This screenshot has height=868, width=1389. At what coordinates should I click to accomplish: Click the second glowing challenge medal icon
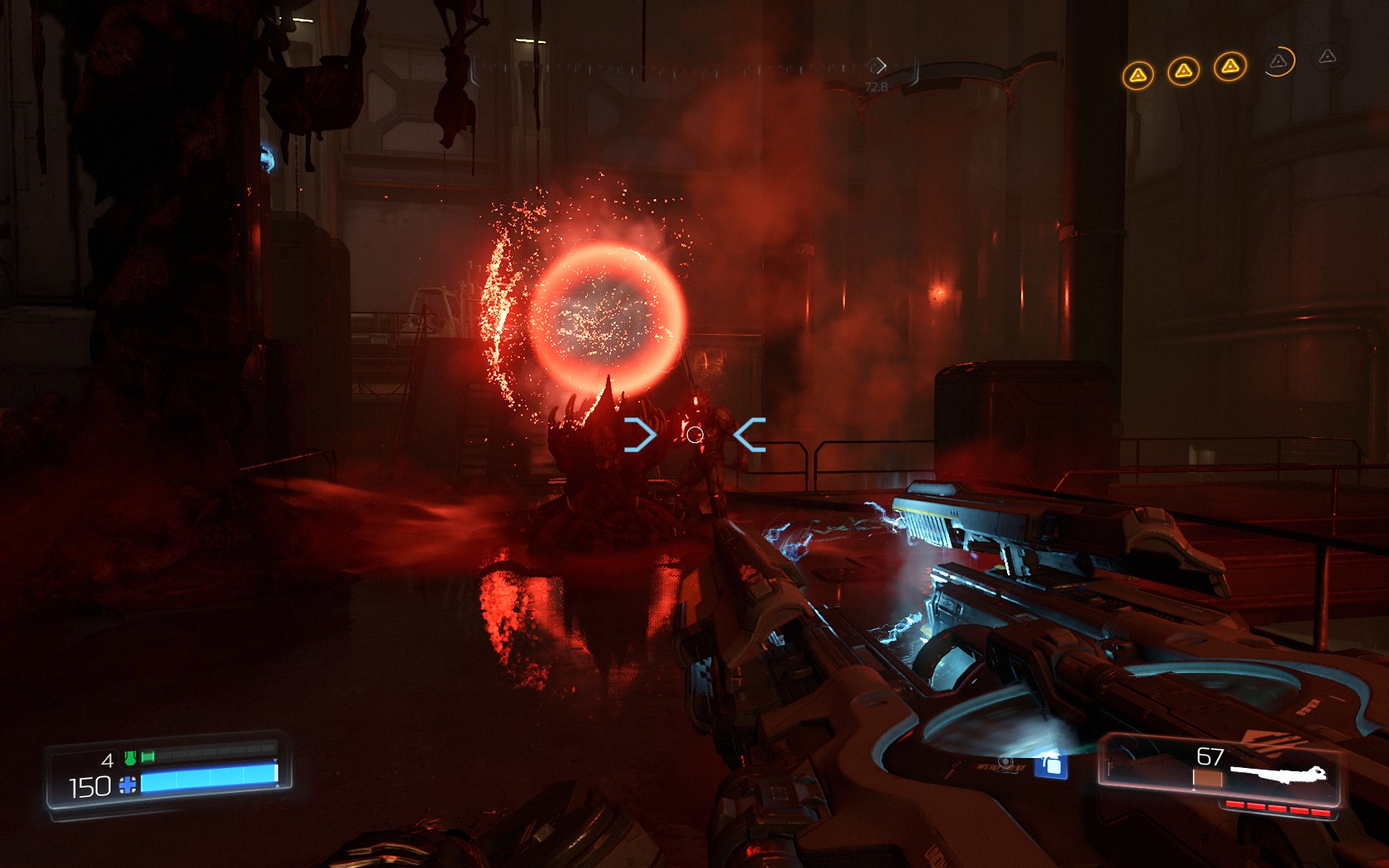(1185, 71)
